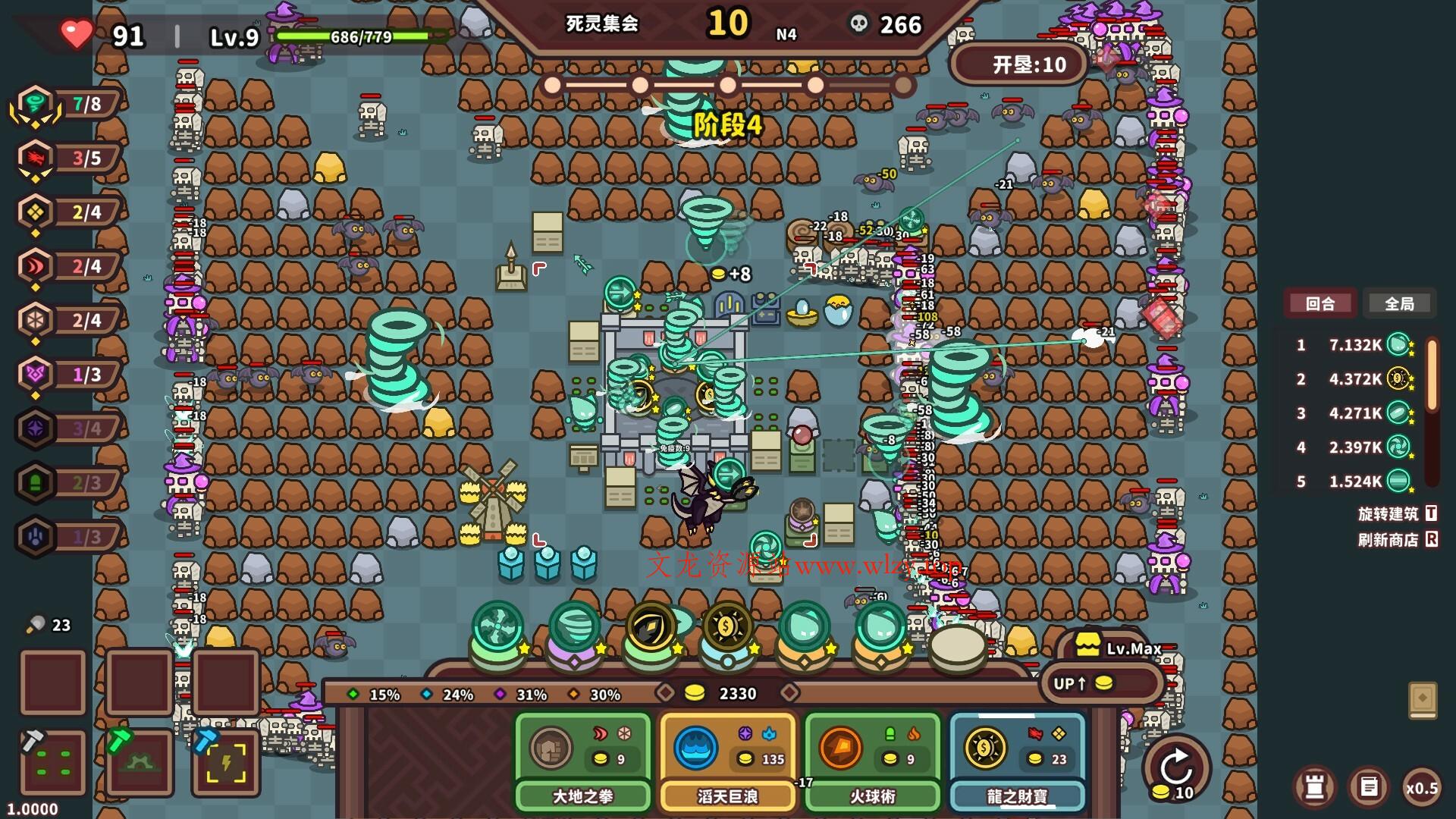Switch to the 全局 damage tab
This screenshot has height=819, width=1456.
click(x=1399, y=303)
